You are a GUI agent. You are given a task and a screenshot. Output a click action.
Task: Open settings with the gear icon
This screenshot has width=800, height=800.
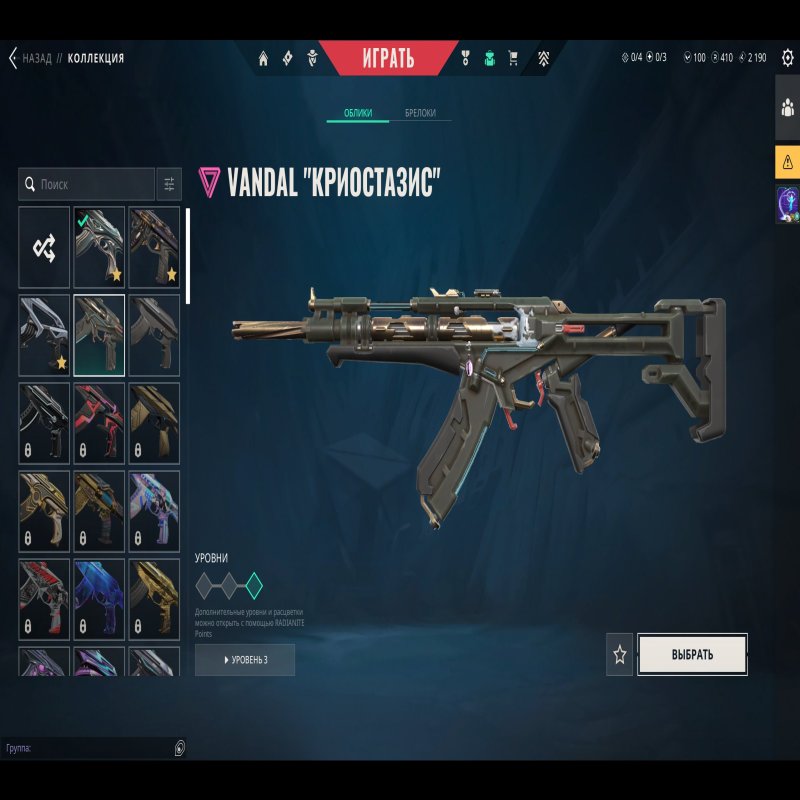[x=787, y=58]
